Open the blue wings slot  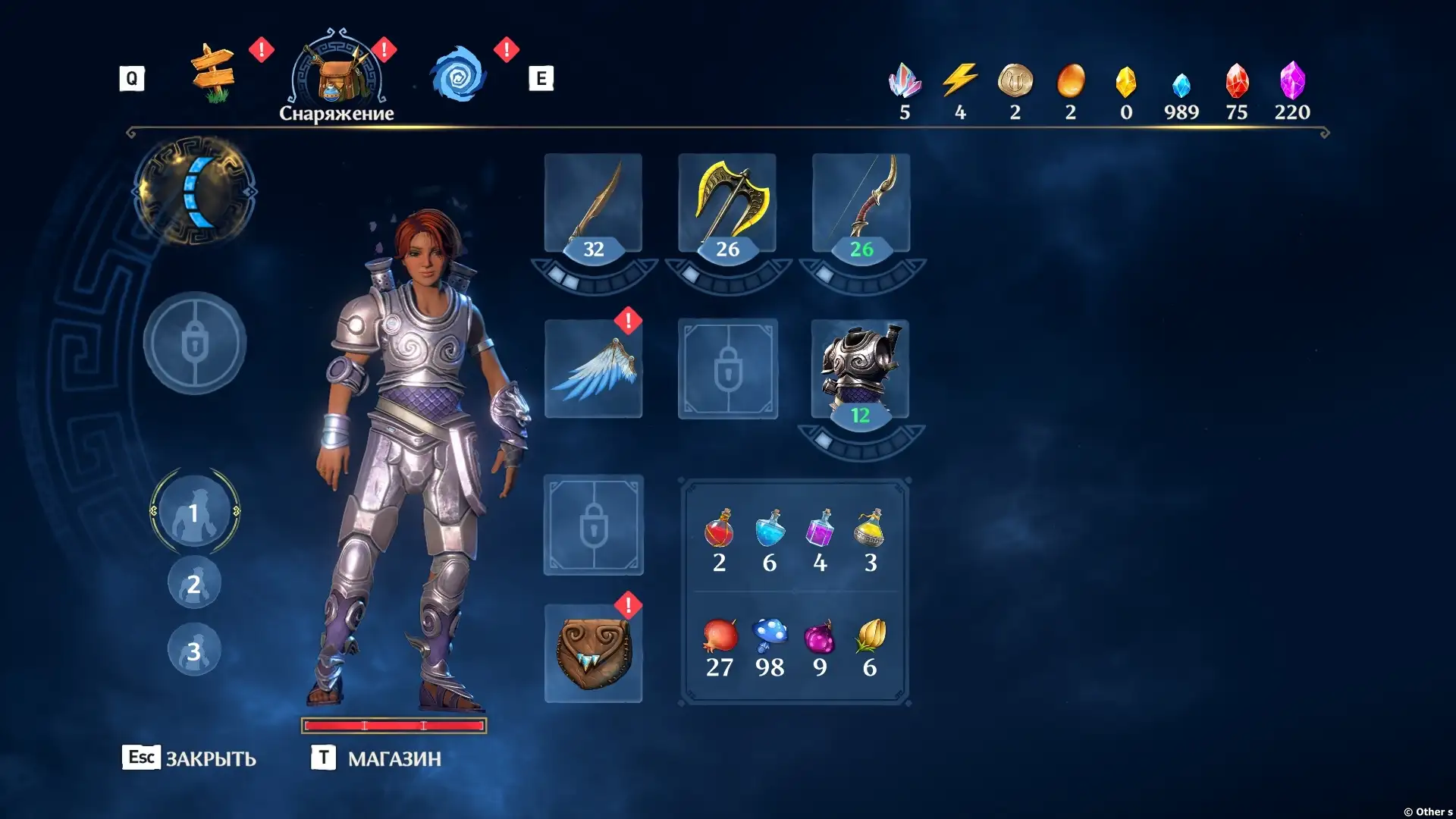593,369
